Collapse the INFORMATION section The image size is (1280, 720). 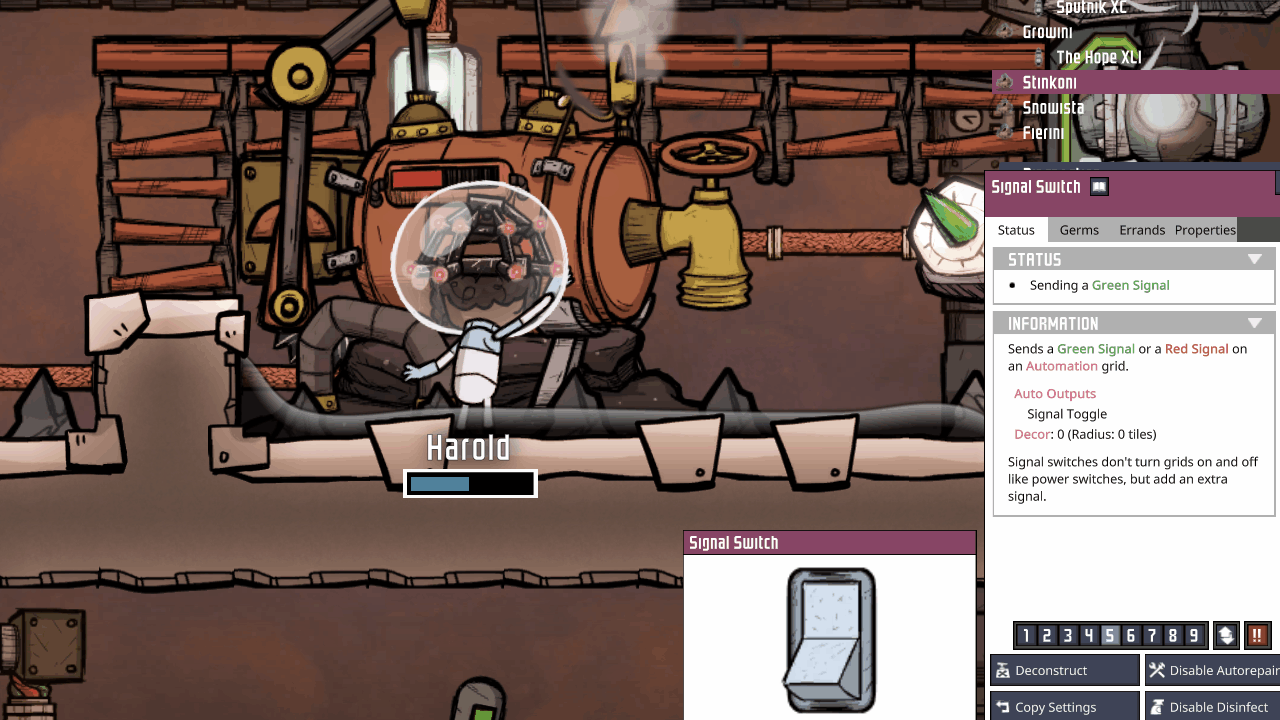coord(1256,322)
